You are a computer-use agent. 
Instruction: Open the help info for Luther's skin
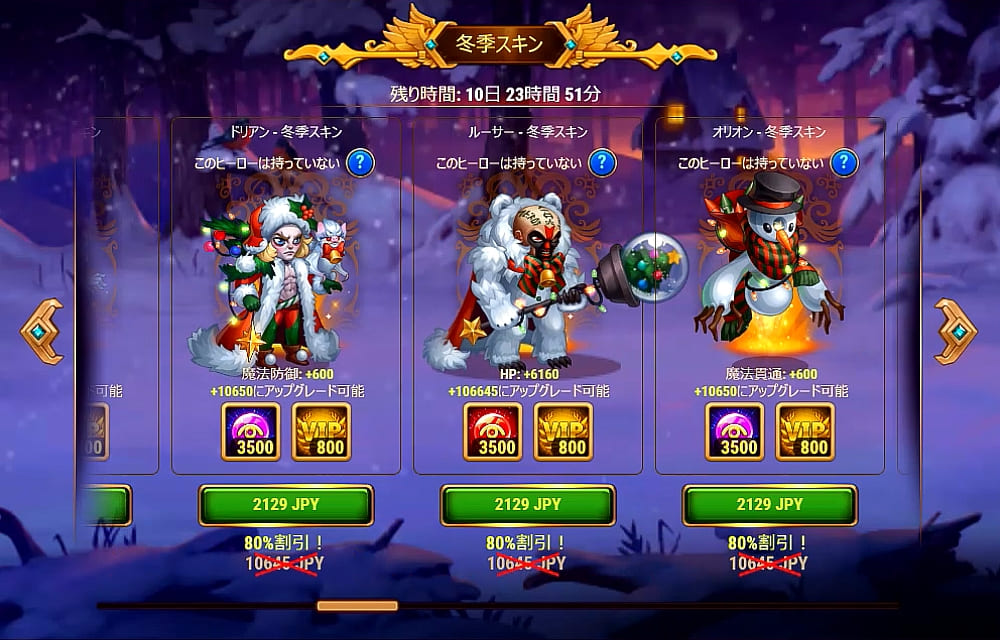tap(602, 162)
